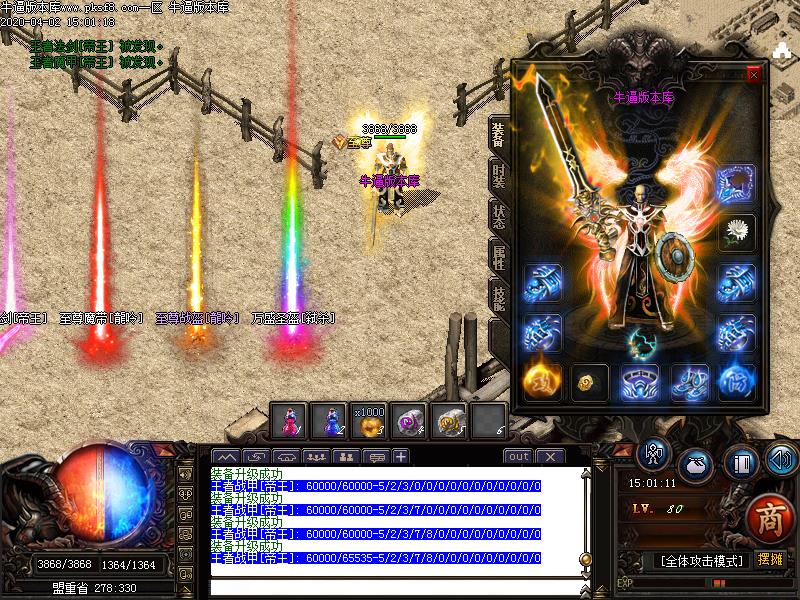Use the gold item stacked x1000
800x600 pixels.
click(369, 421)
